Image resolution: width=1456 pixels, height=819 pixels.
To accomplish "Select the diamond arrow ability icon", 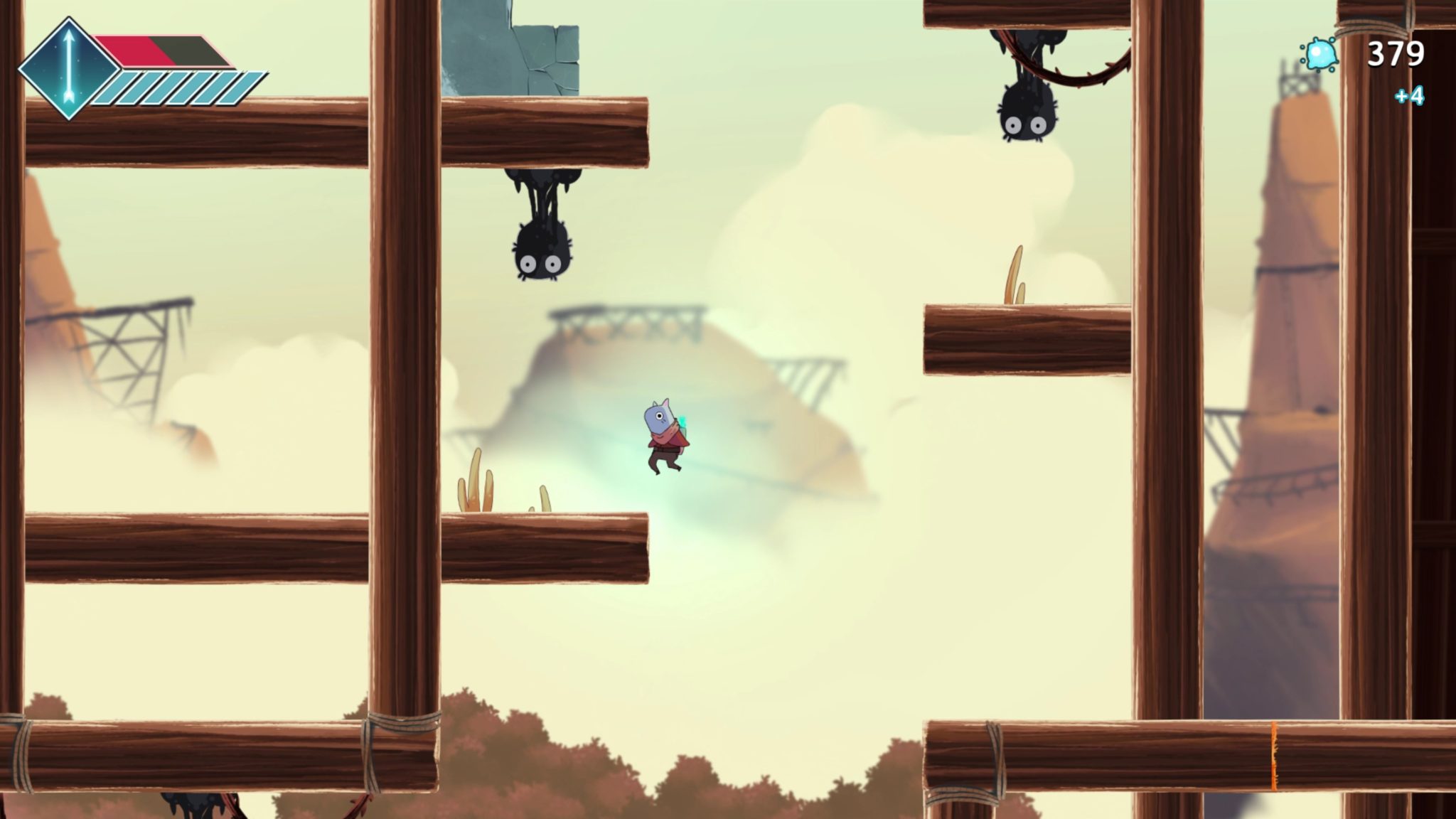I will point(68,68).
